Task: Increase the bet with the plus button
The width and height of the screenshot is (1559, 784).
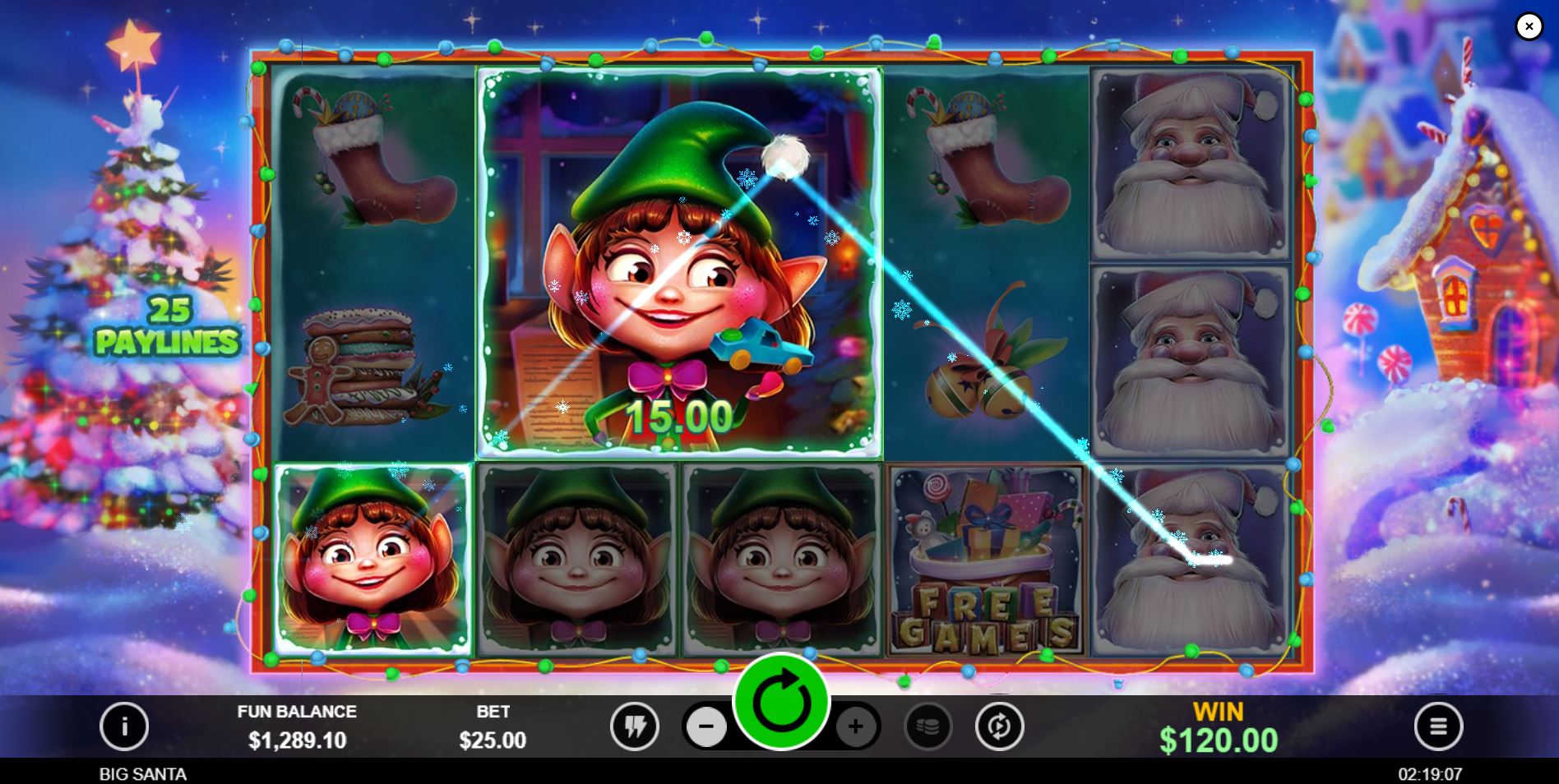Action: point(858,726)
